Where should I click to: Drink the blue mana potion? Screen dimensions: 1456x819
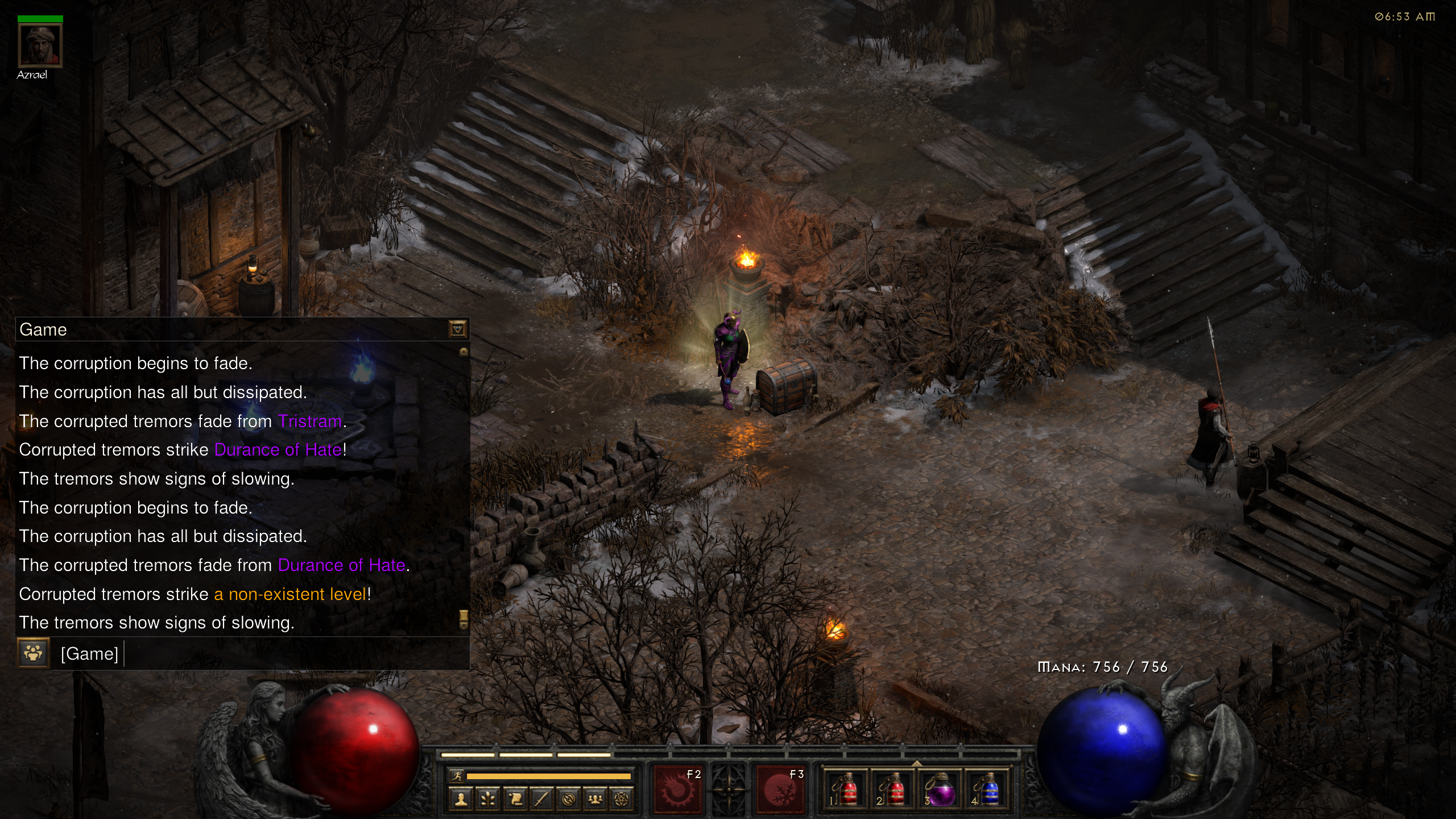tap(988, 789)
